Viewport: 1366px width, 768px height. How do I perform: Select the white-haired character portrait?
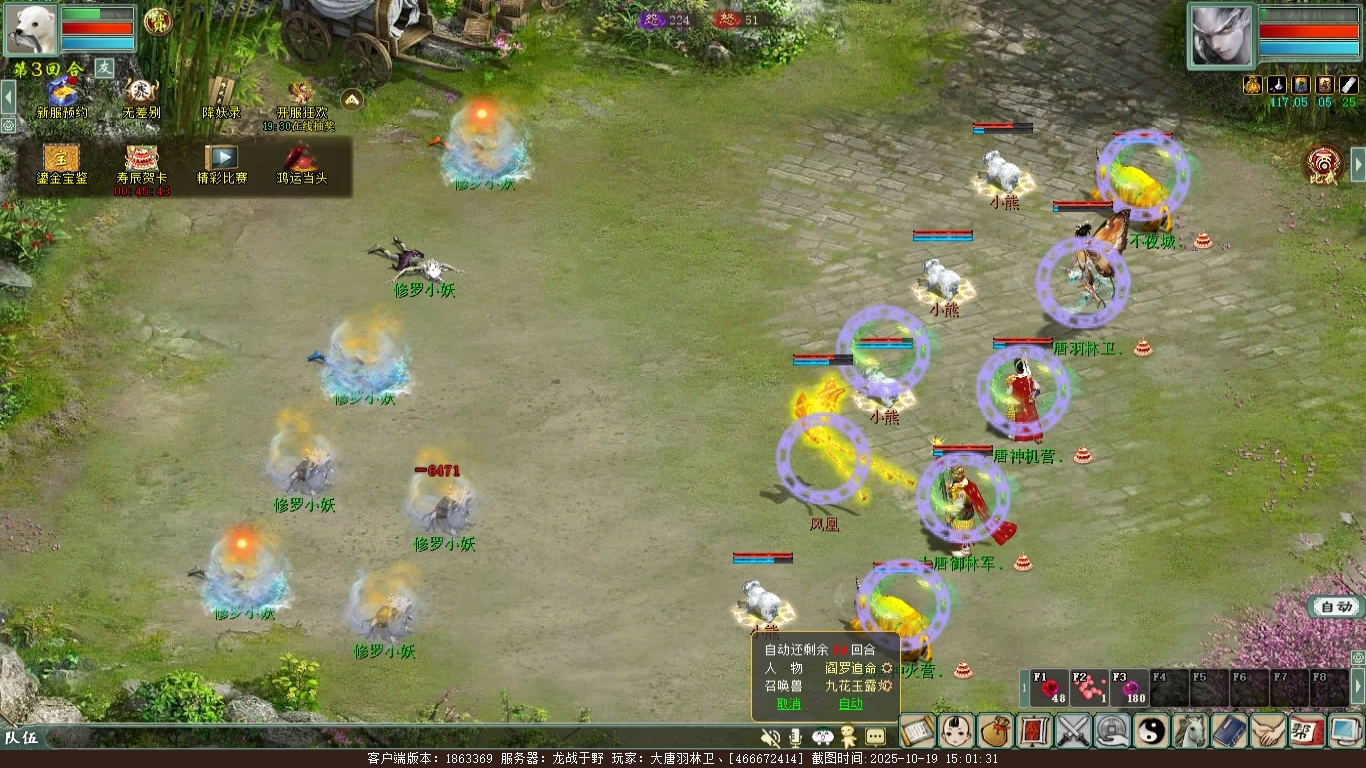[1221, 36]
